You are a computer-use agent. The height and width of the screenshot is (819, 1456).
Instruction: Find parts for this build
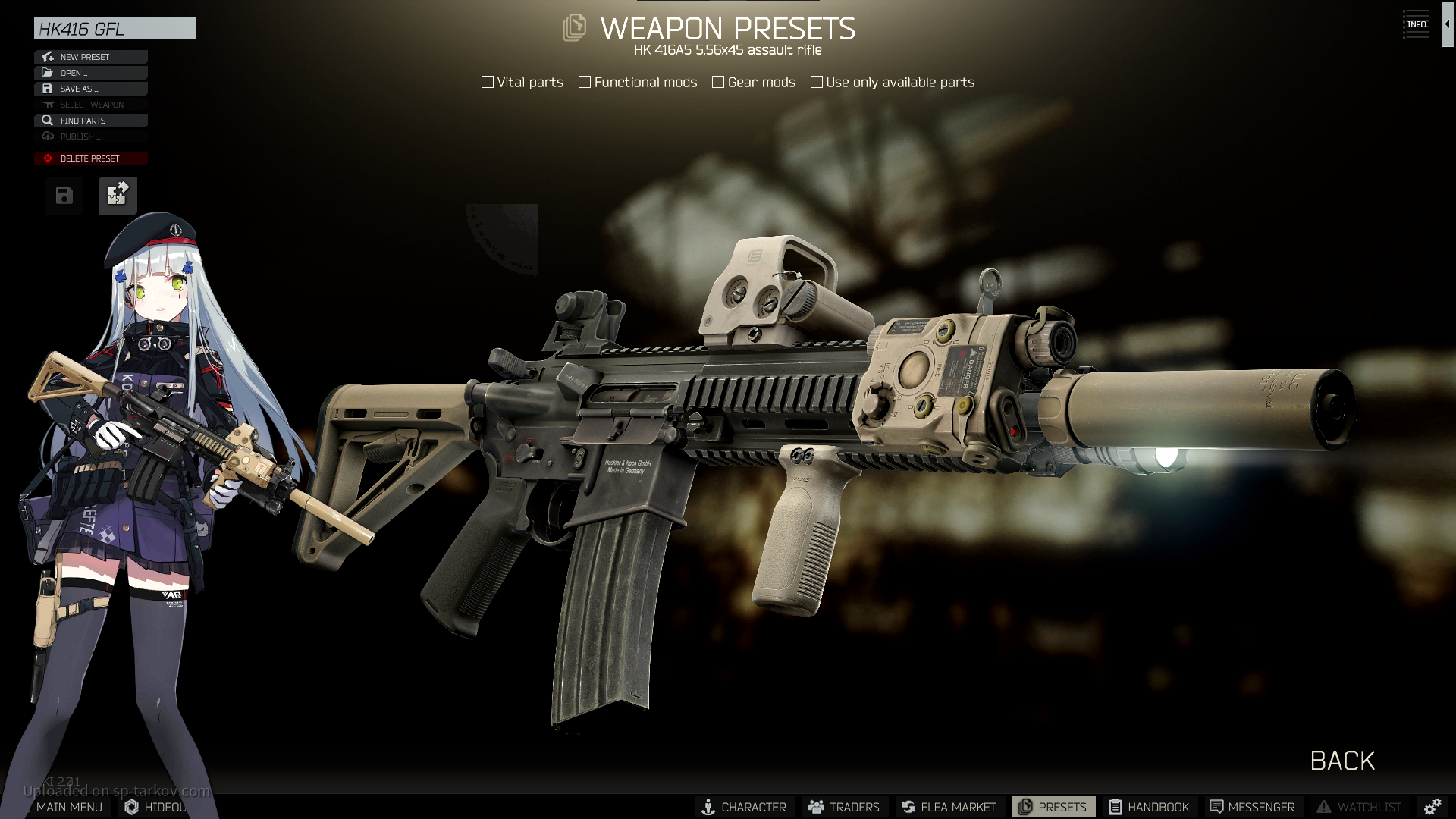pos(90,121)
